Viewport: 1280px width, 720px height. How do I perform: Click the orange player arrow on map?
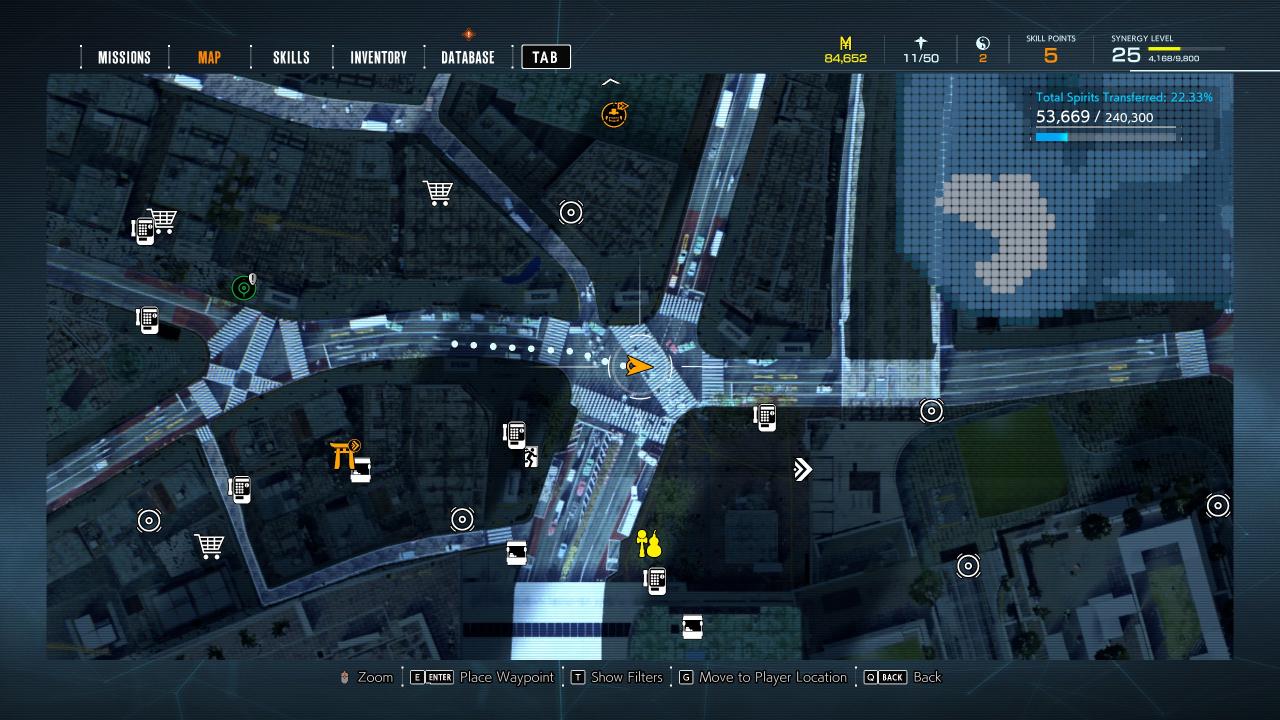tap(637, 367)
